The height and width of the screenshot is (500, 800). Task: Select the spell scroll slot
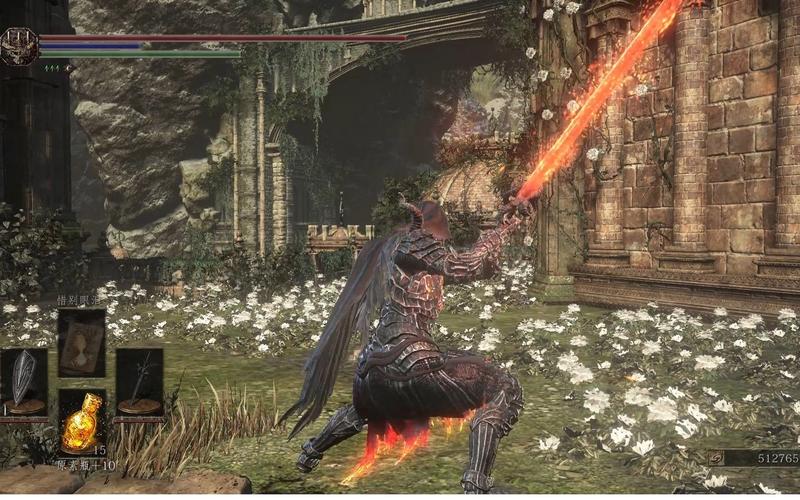(x=81, y=342)
